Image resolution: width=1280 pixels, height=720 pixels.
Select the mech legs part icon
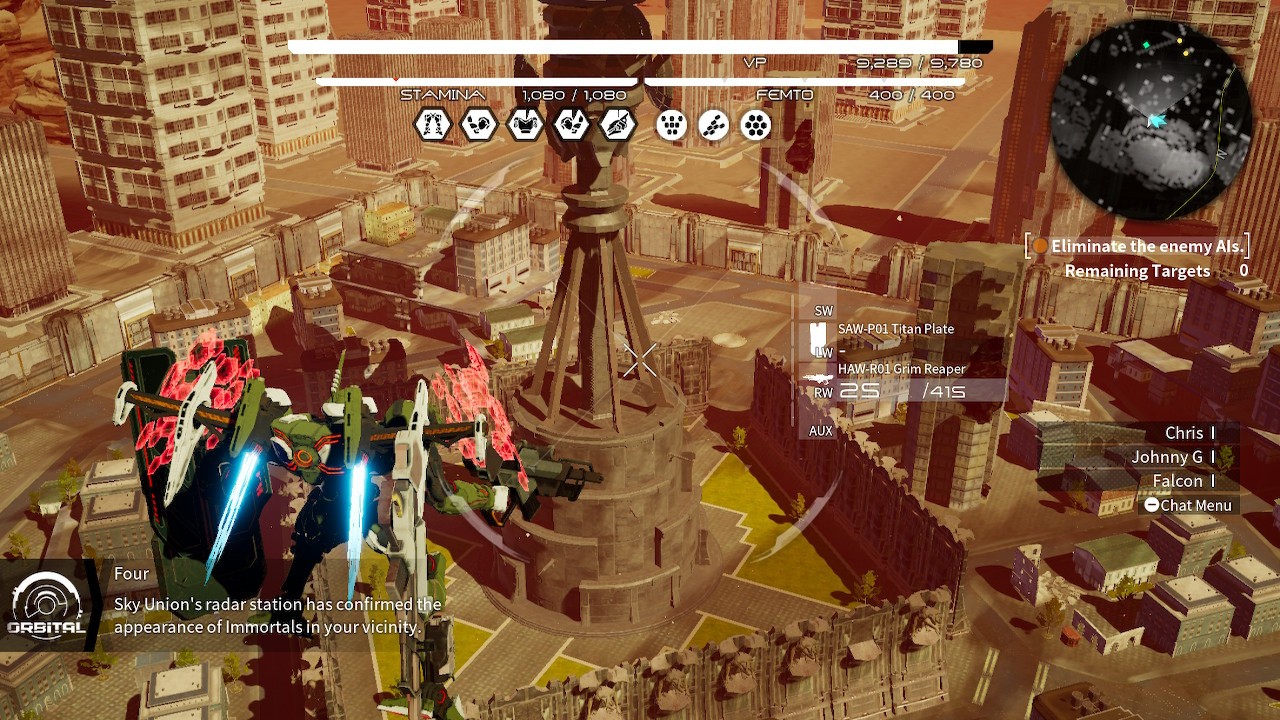(433, 125)
